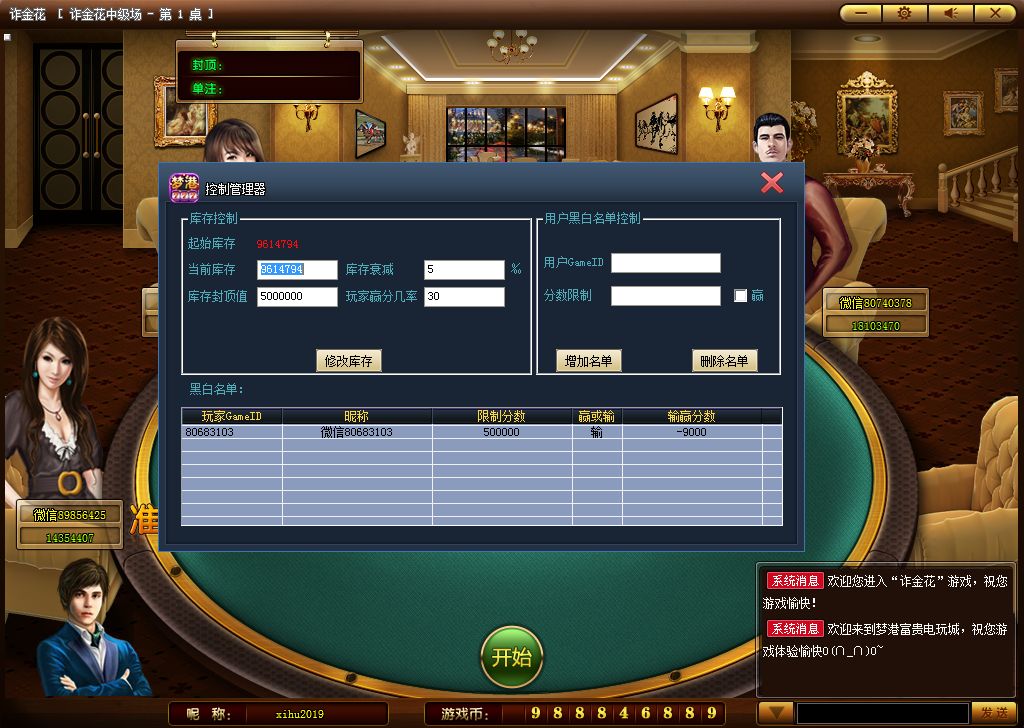Open settings via the gear icon
Screen dimensions: 1024x728
pos(905,13)
